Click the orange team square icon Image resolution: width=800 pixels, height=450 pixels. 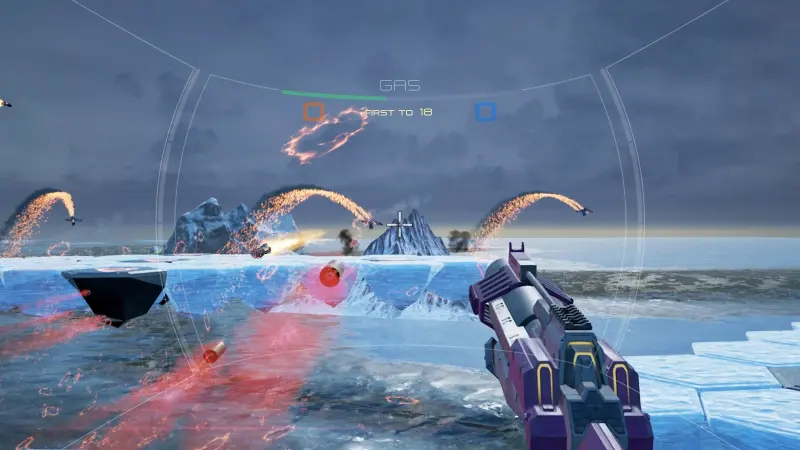coord(314,112)
